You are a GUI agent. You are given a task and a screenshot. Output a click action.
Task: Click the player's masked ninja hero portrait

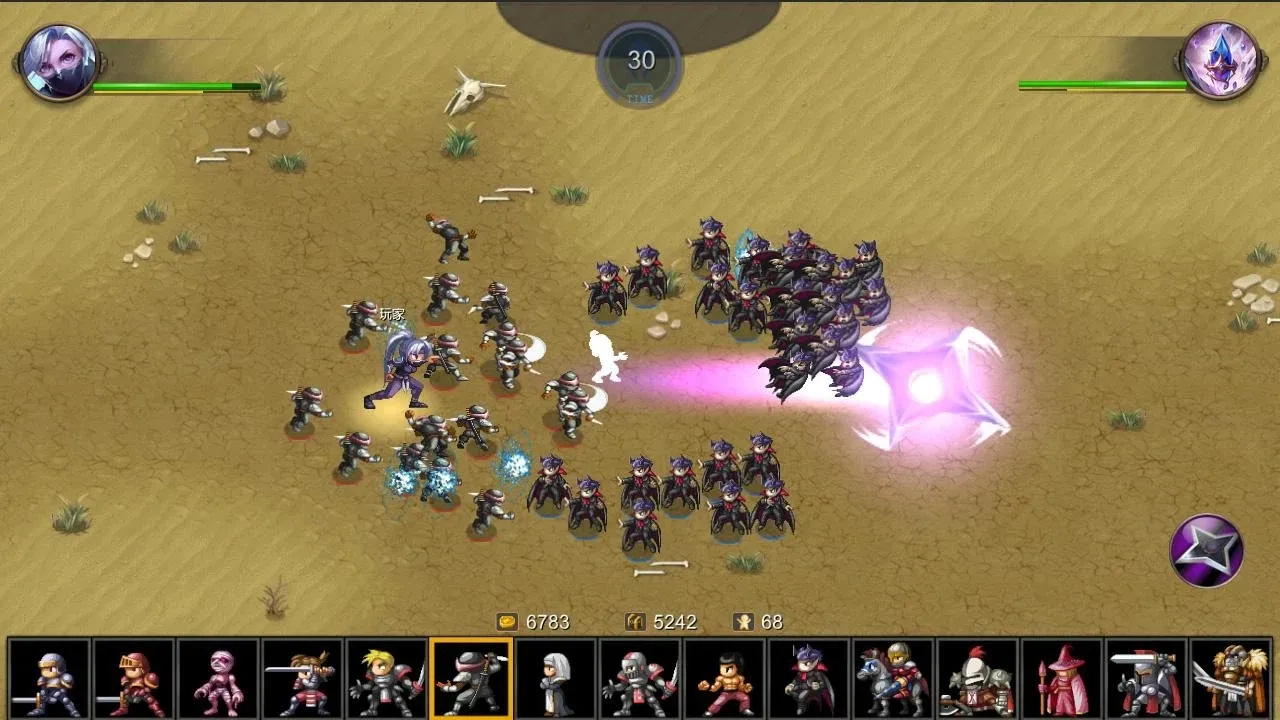coord(59,62)
